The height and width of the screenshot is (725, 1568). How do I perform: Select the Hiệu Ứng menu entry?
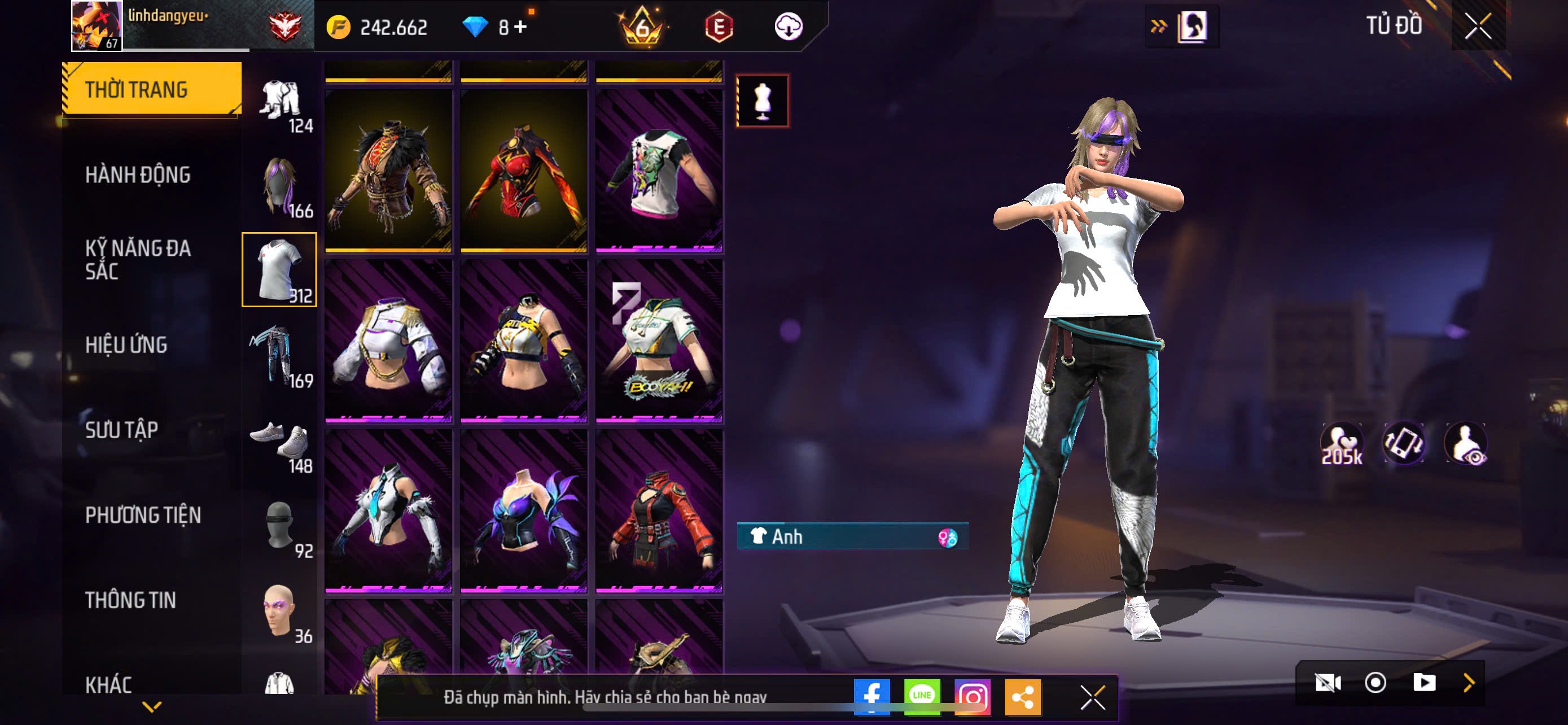click(126, 344)
